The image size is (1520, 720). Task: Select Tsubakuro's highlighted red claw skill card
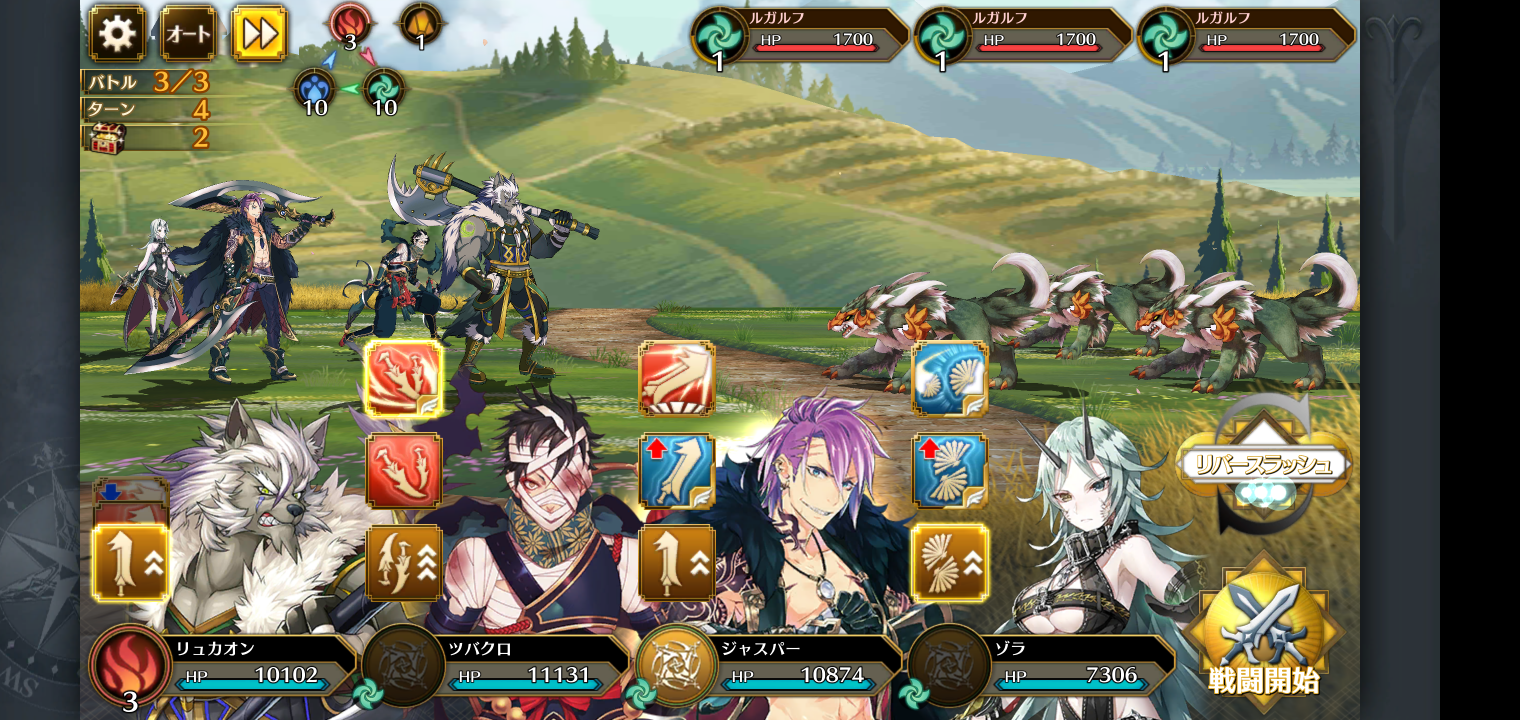tap(404, 379)
